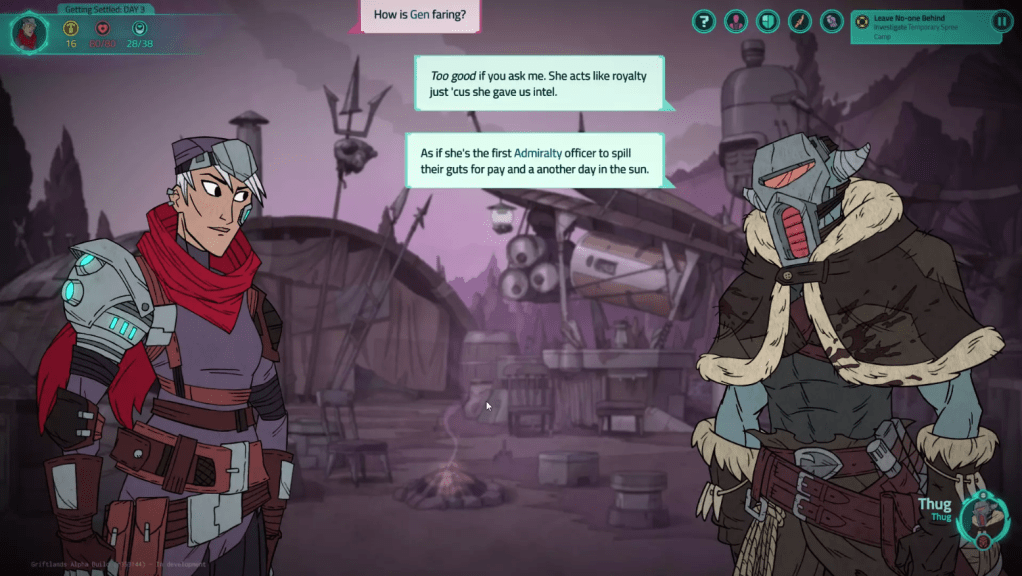Click the grey fist icon in the top bar
Image resolution: width=1022 pixels, height=576 pixels.
click(x=832, y=21)
